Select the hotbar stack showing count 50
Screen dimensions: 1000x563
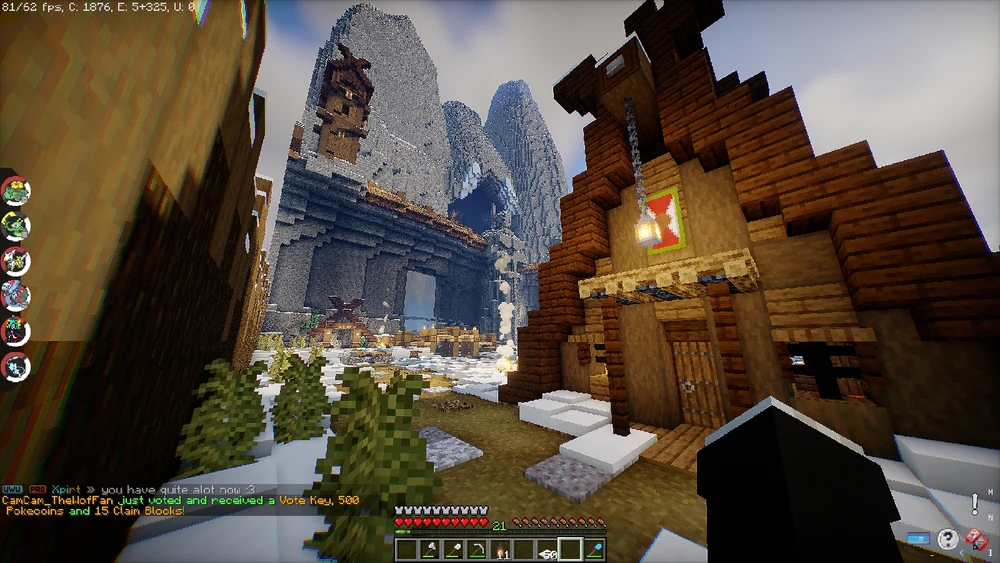point(547,549)
